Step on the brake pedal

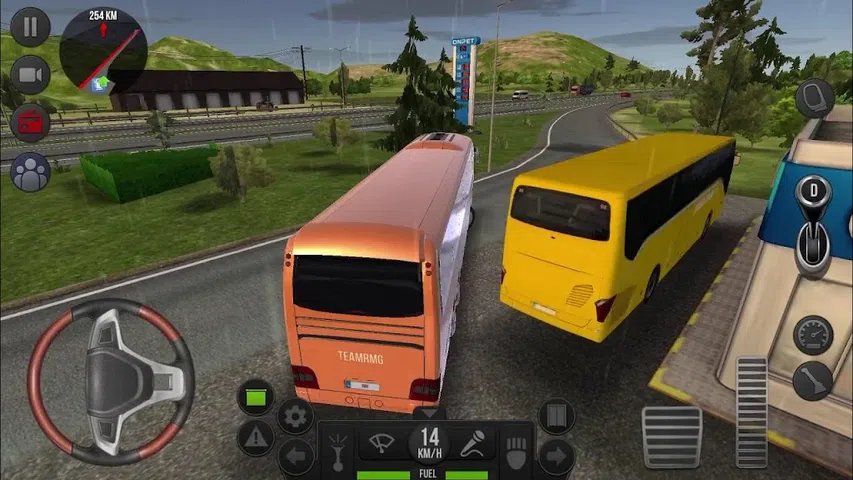point(671,436)
